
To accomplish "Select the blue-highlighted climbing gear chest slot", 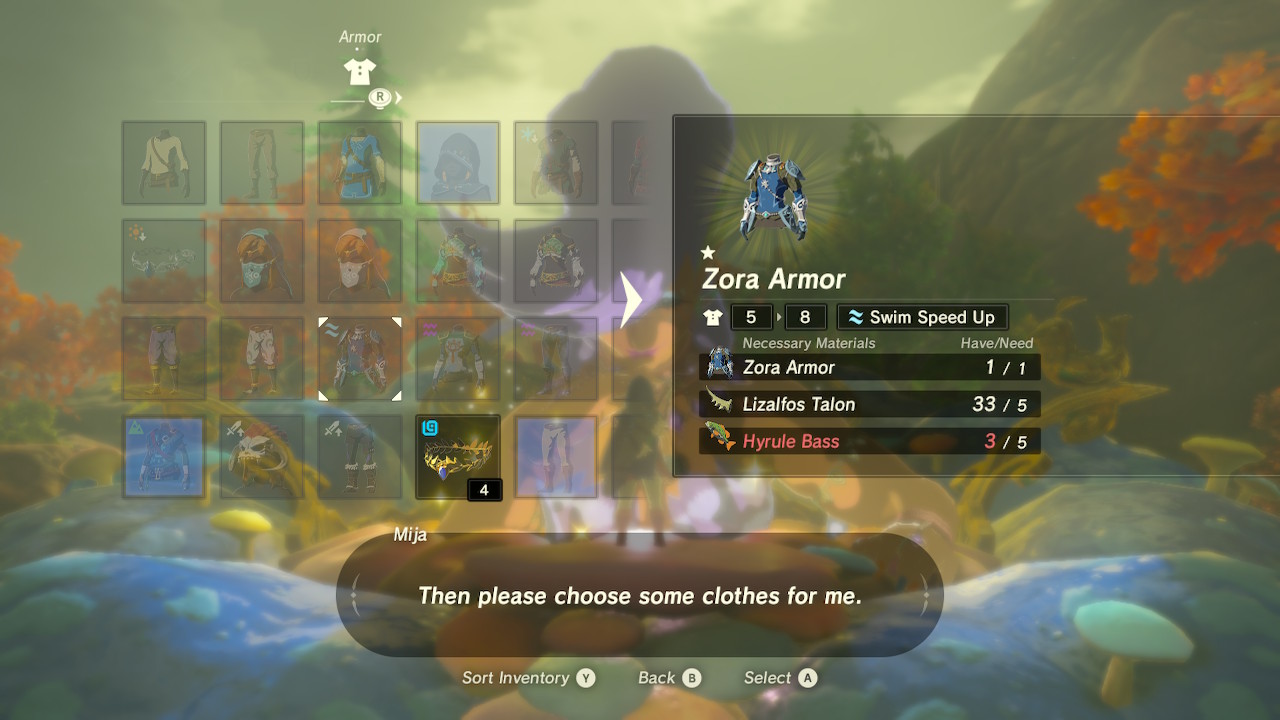I will [164, 457].
